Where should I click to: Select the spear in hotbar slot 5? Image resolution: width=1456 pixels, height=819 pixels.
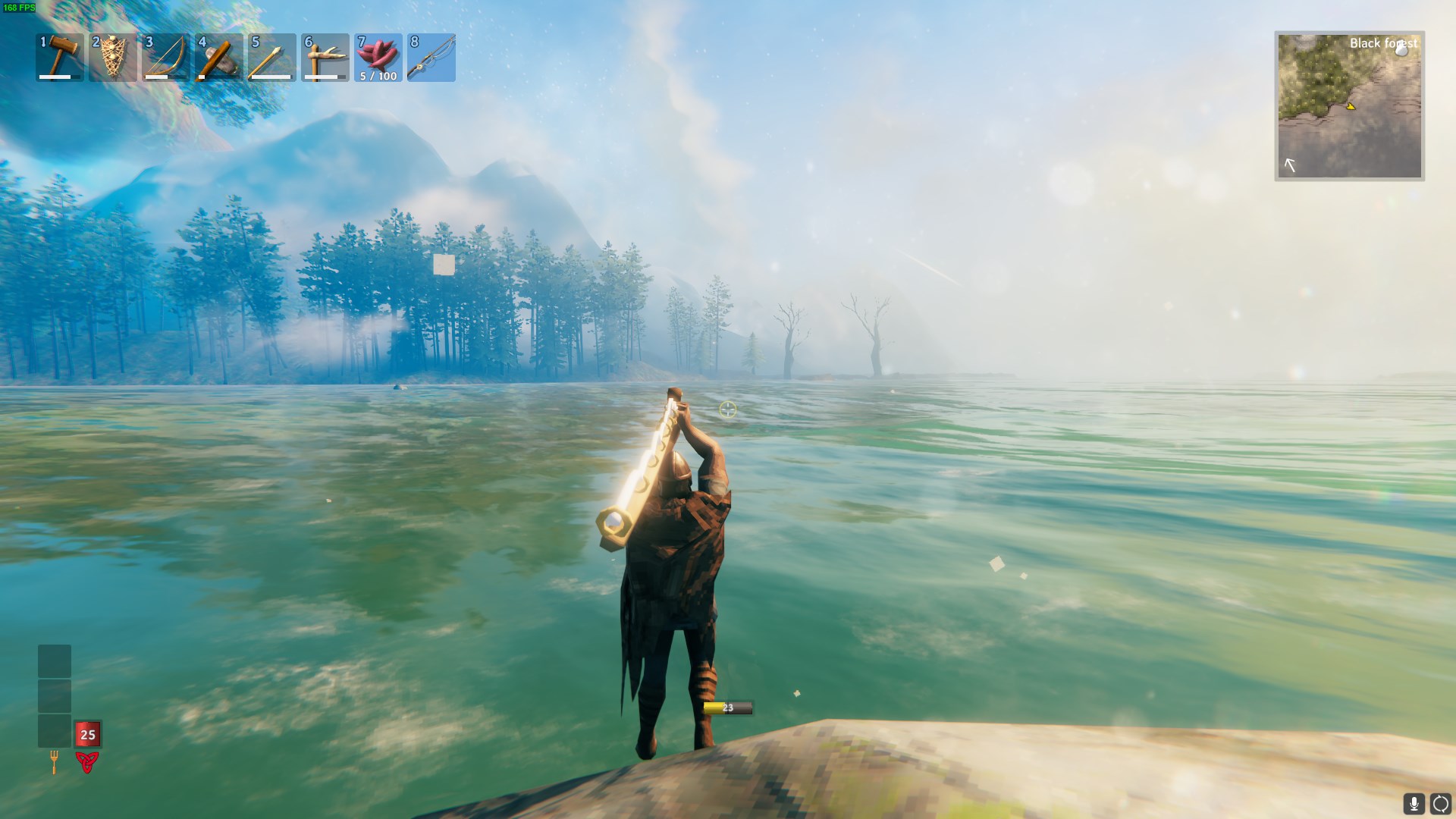(x=272, y=58)
